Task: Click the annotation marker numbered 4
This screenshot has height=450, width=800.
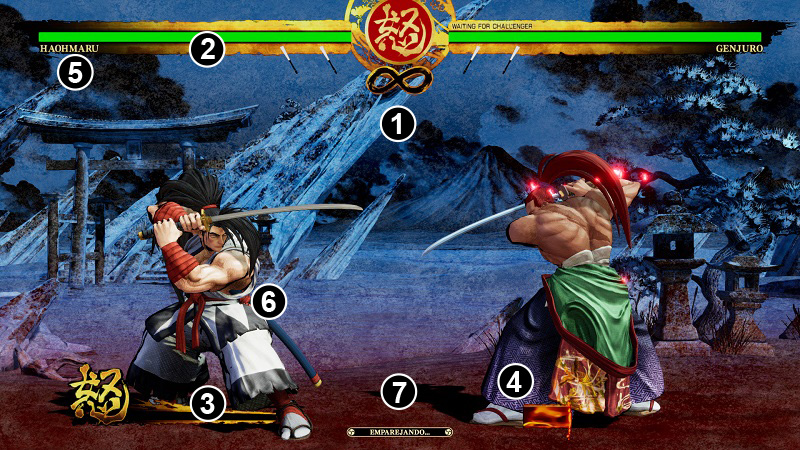Action: [514, 380]
